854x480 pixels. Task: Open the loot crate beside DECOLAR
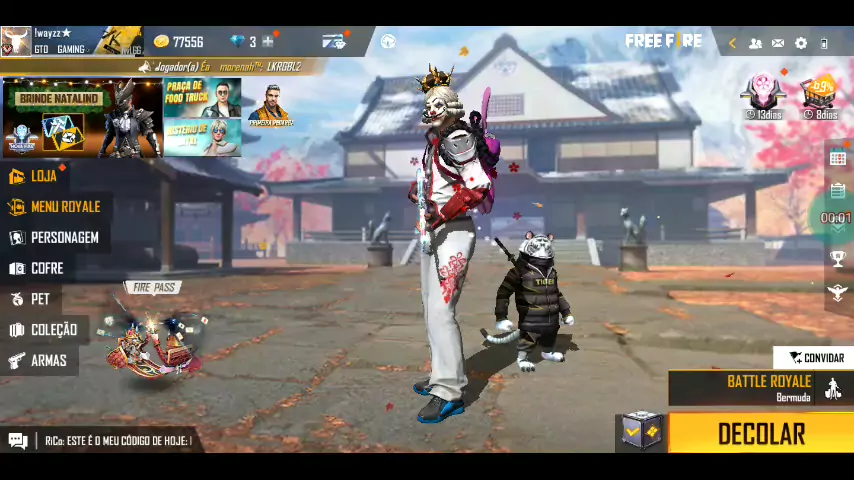[x=640, y=432]
